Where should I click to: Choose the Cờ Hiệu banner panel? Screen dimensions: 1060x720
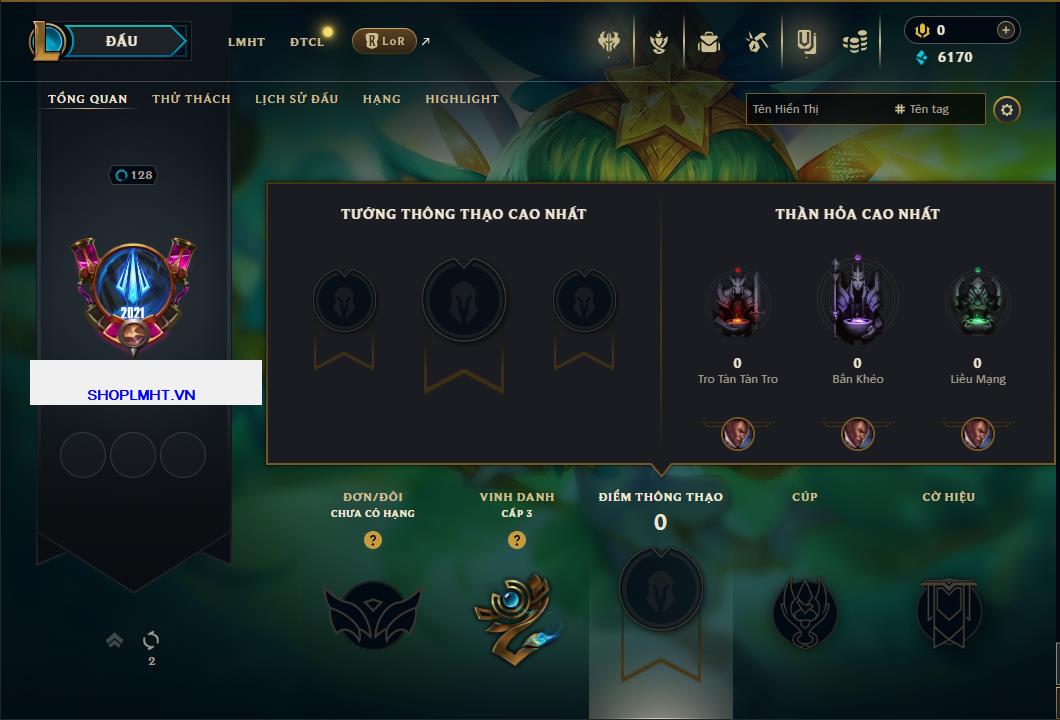coord(948,612)
